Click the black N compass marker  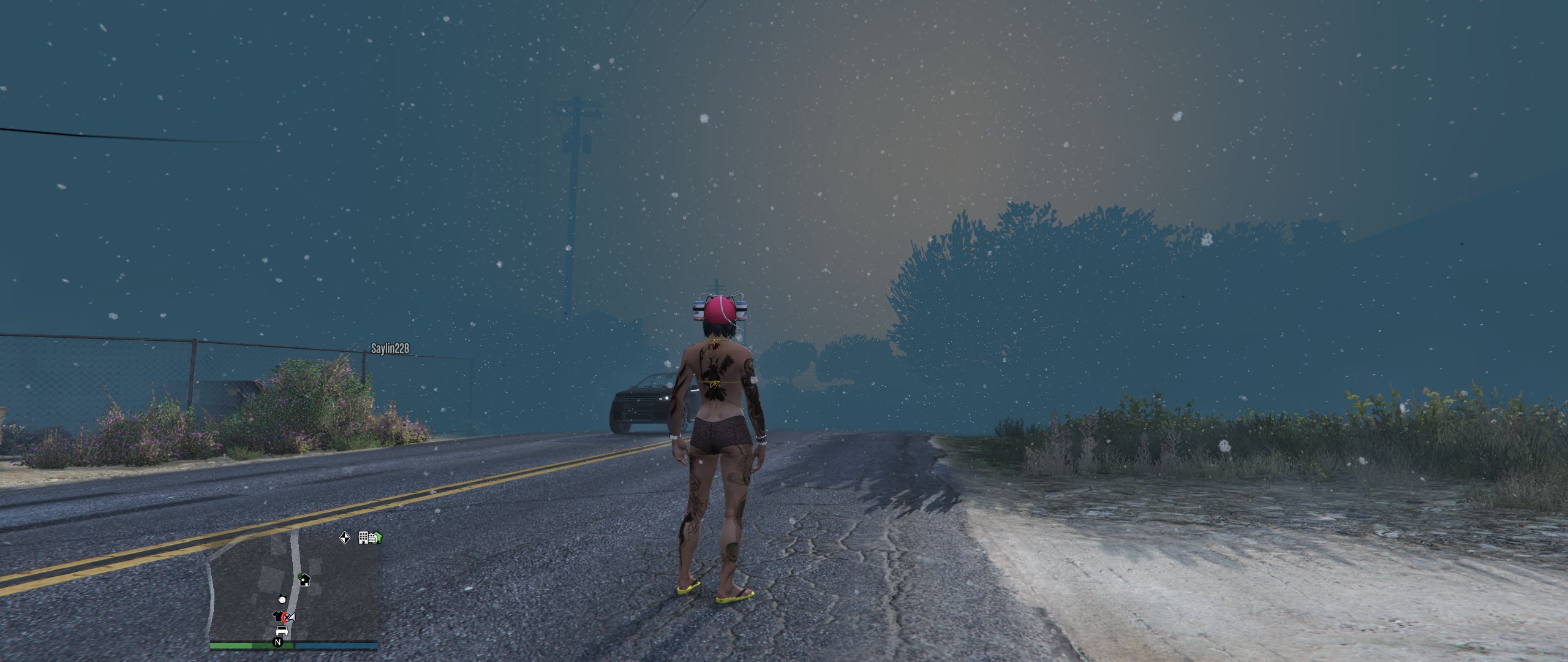click(278, 642)
